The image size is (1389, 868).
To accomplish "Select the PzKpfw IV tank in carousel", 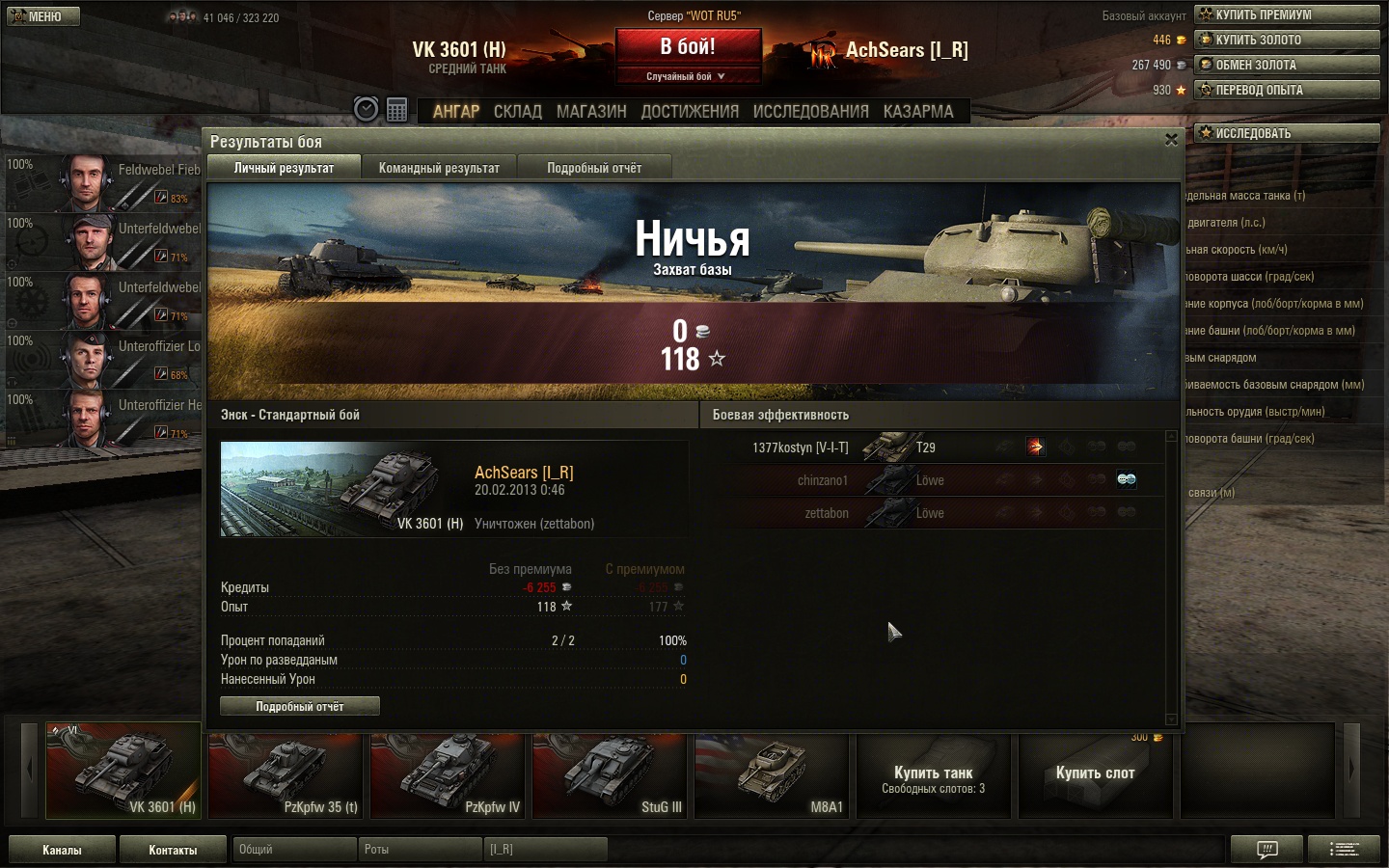I will tap(448, 776).
